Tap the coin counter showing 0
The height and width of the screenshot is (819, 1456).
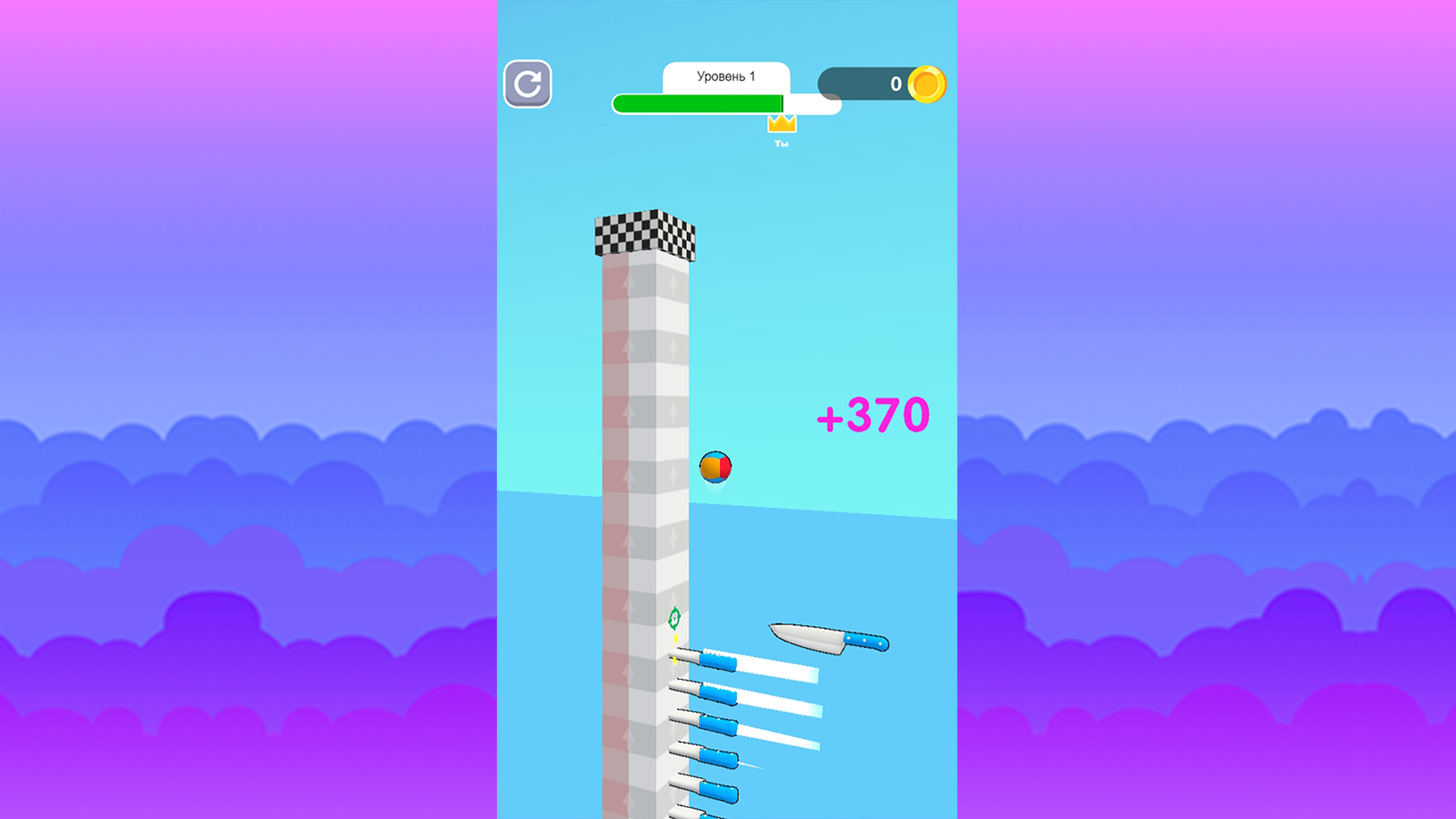[895, 84]
